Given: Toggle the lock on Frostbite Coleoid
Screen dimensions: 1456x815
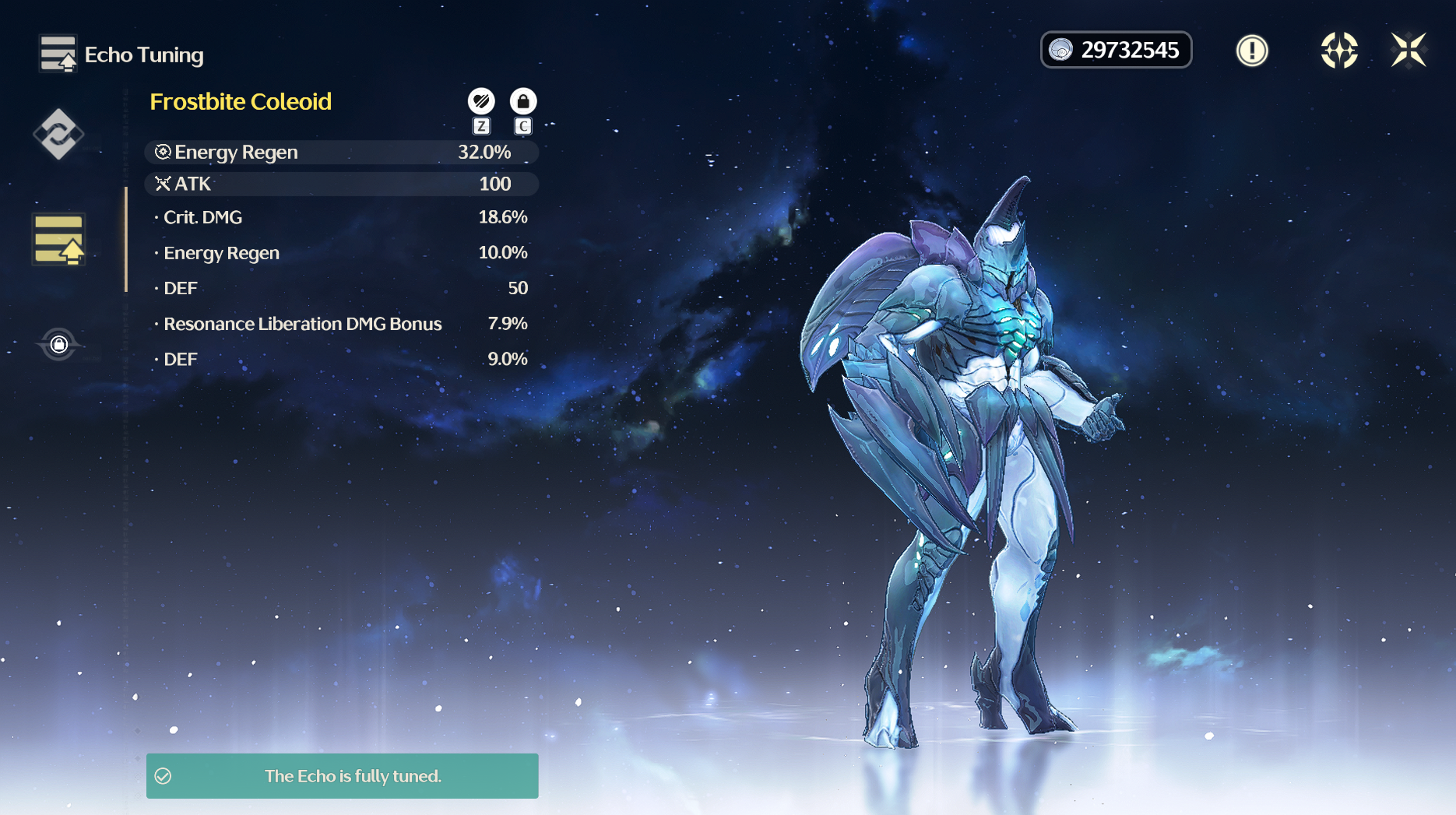Looking at the screenshot, I should click(523, 101).
